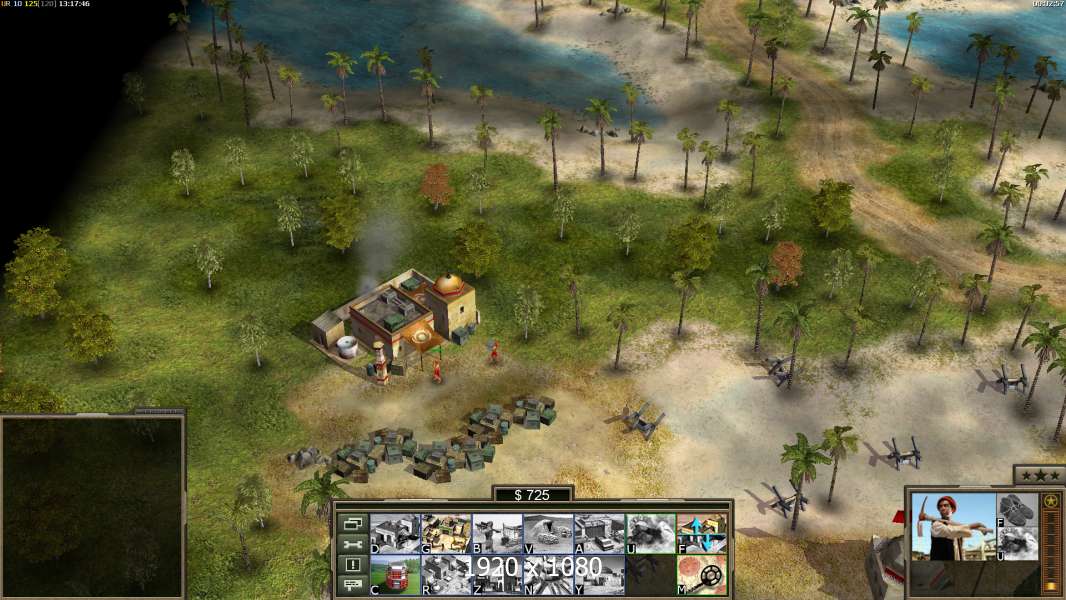This screenshot has height=600, width=1066.
Task: Choose the structure icon labeled Y
Action: [599, 575]
